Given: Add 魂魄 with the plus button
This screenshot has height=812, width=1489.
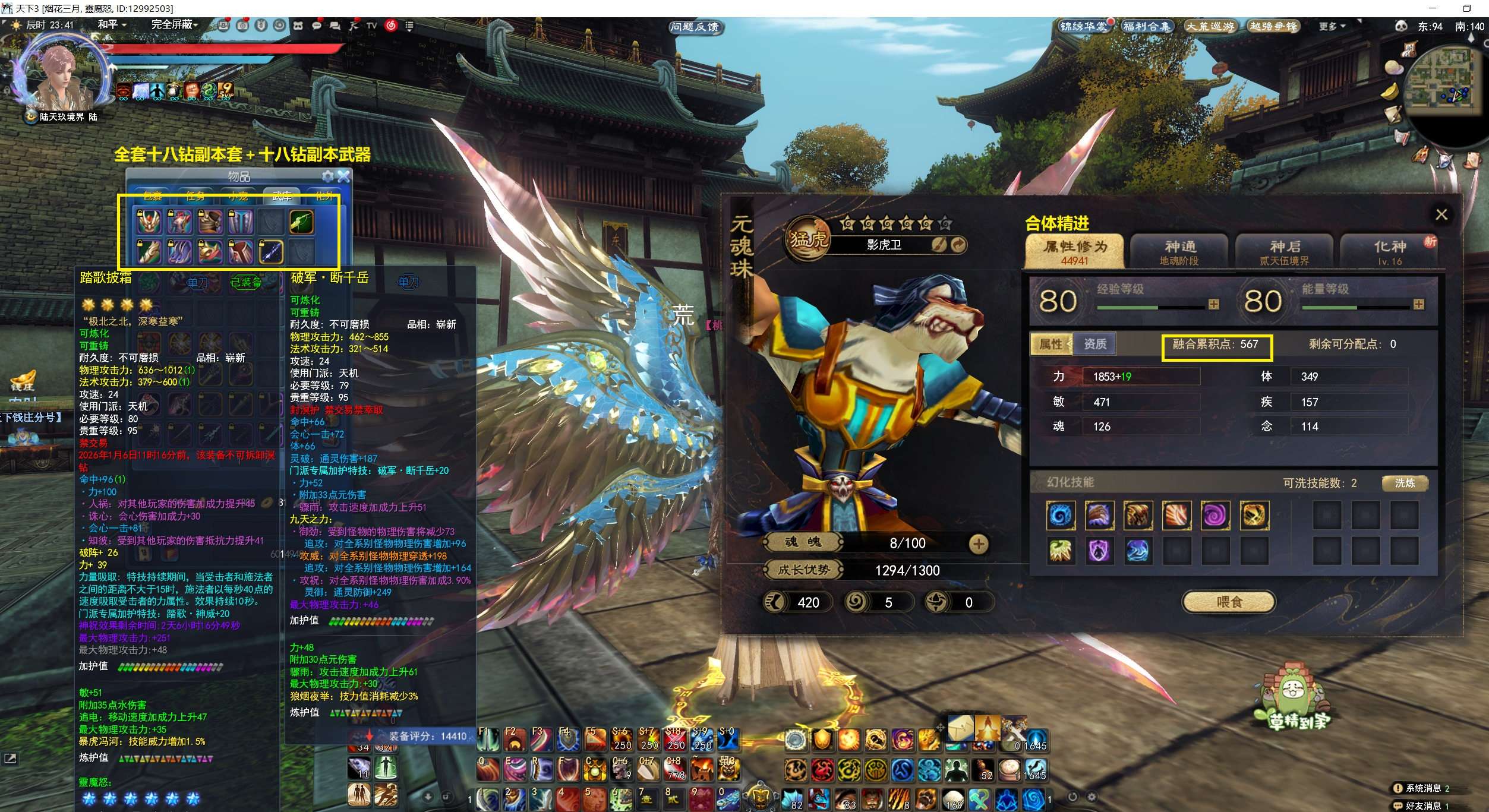Looking at the screenshot, I should tap(978, 544).
